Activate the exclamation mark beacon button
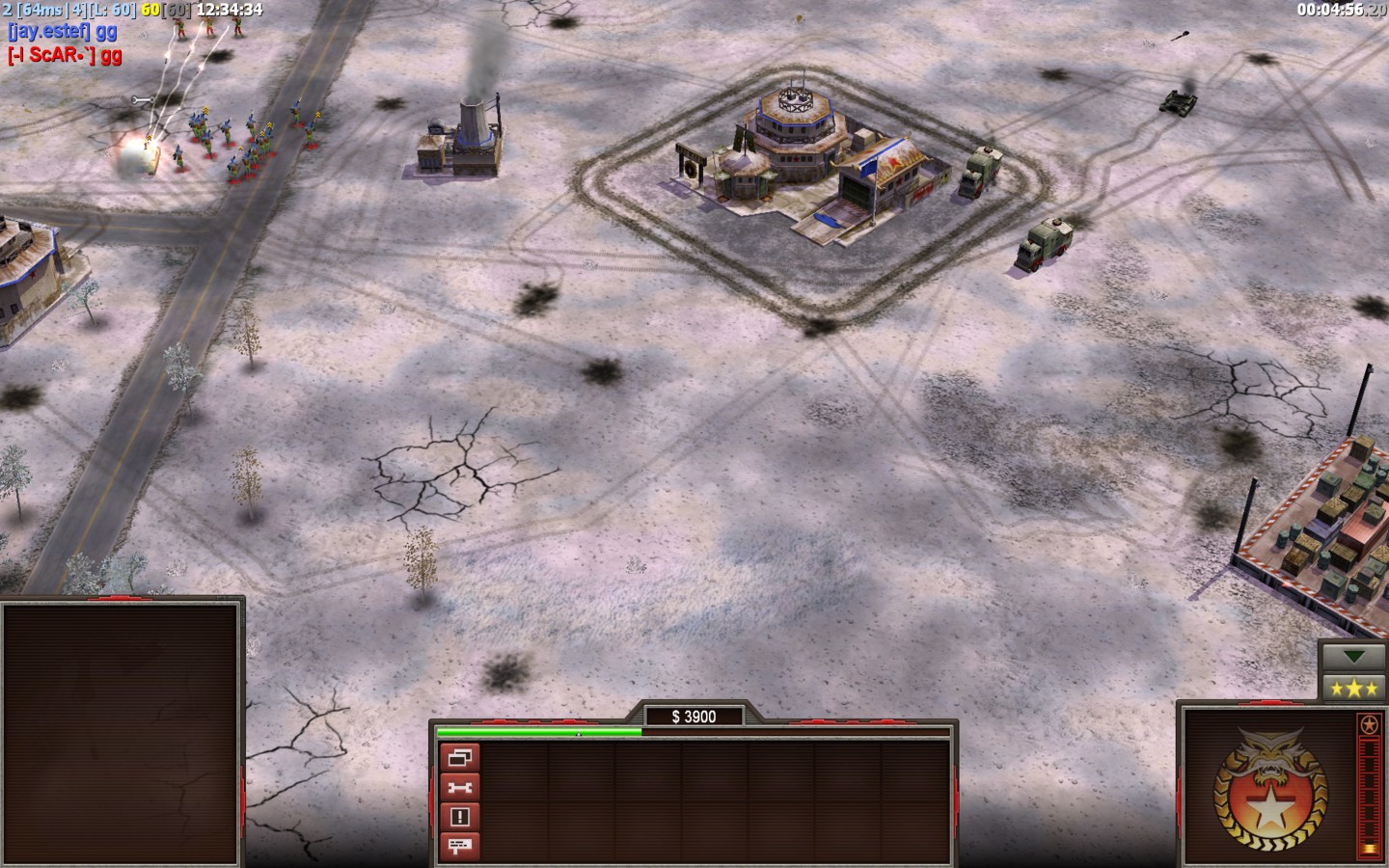The height and width of the screenshot is (868, 1389). (460, 817)
